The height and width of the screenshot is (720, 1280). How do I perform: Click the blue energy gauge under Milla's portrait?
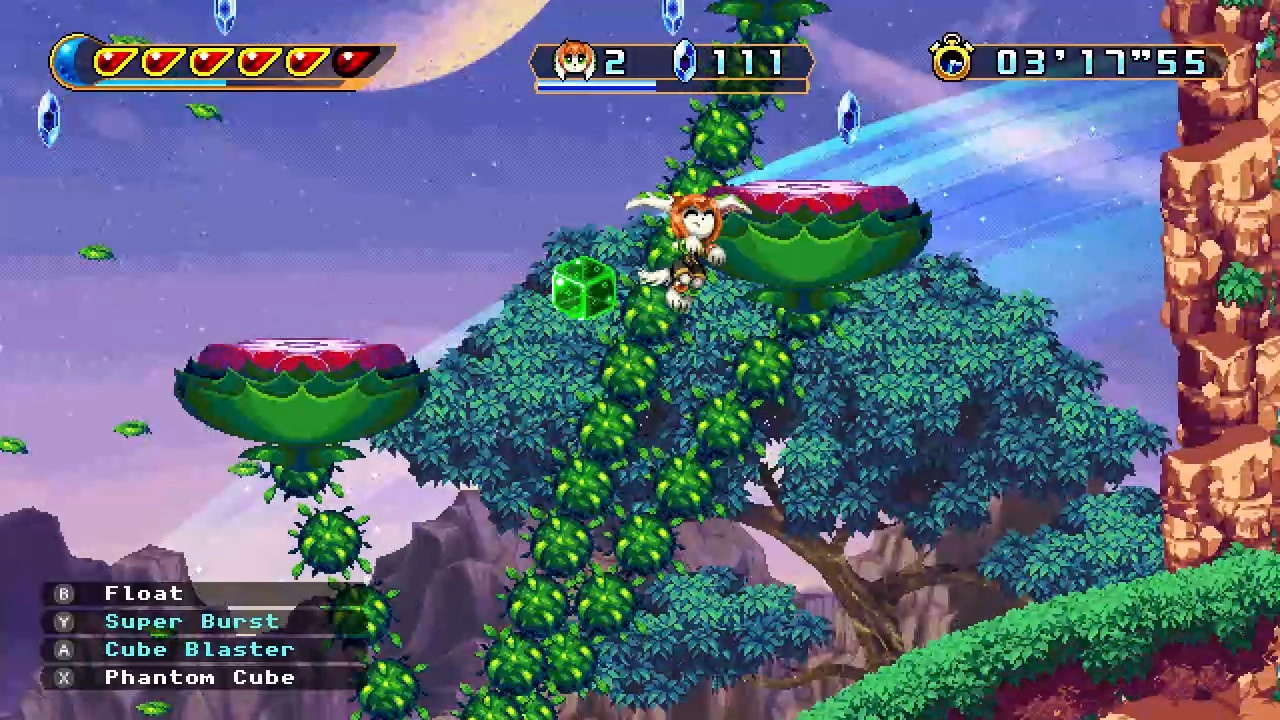597,85
